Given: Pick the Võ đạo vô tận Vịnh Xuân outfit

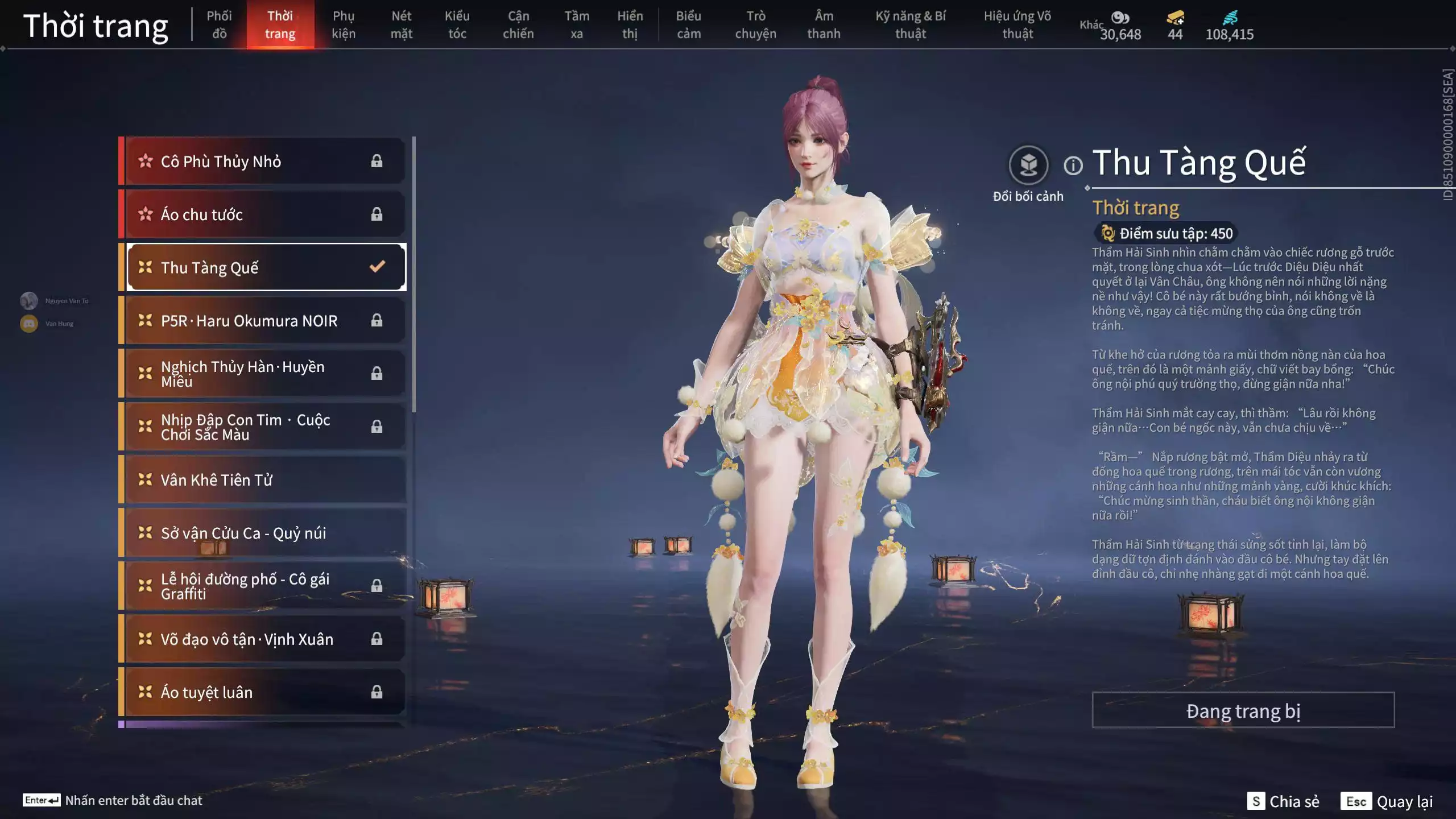Looking at the screenshot, I should (265, 639).
